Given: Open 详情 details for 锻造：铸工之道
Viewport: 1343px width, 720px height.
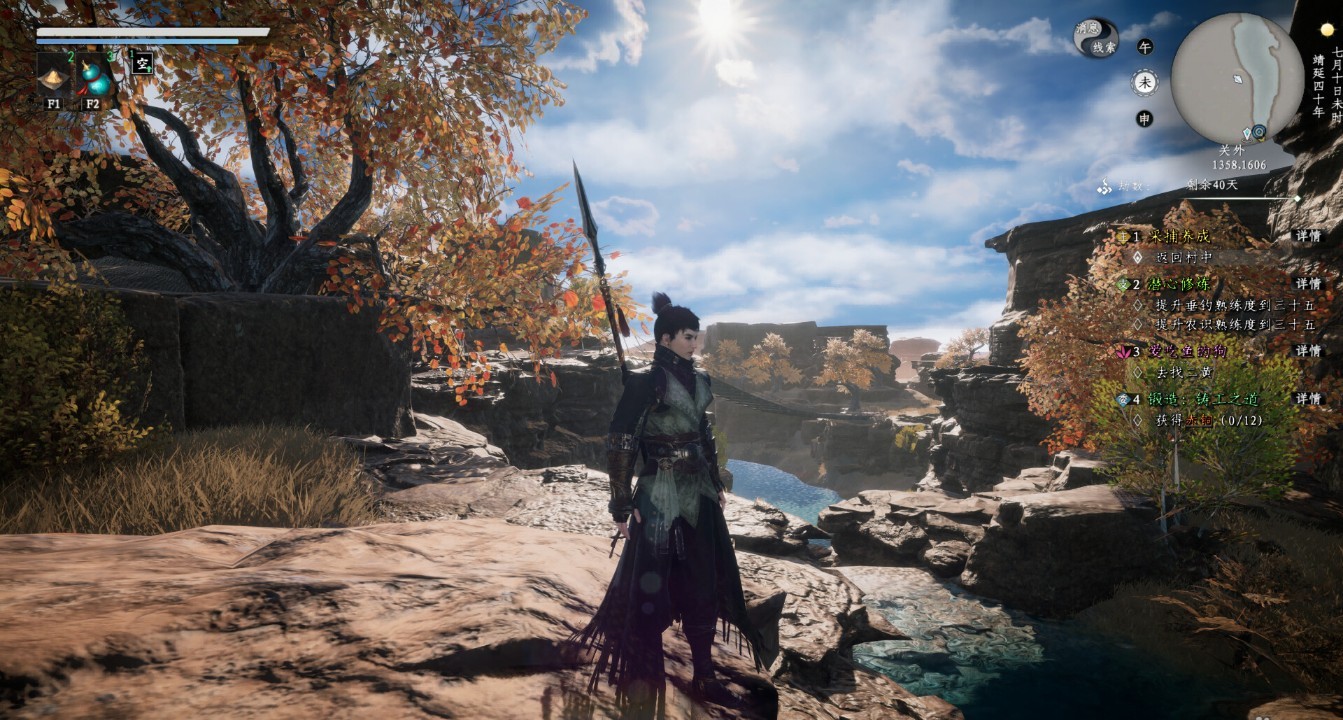Looking at the screenshot, I should pos(1308,399).
